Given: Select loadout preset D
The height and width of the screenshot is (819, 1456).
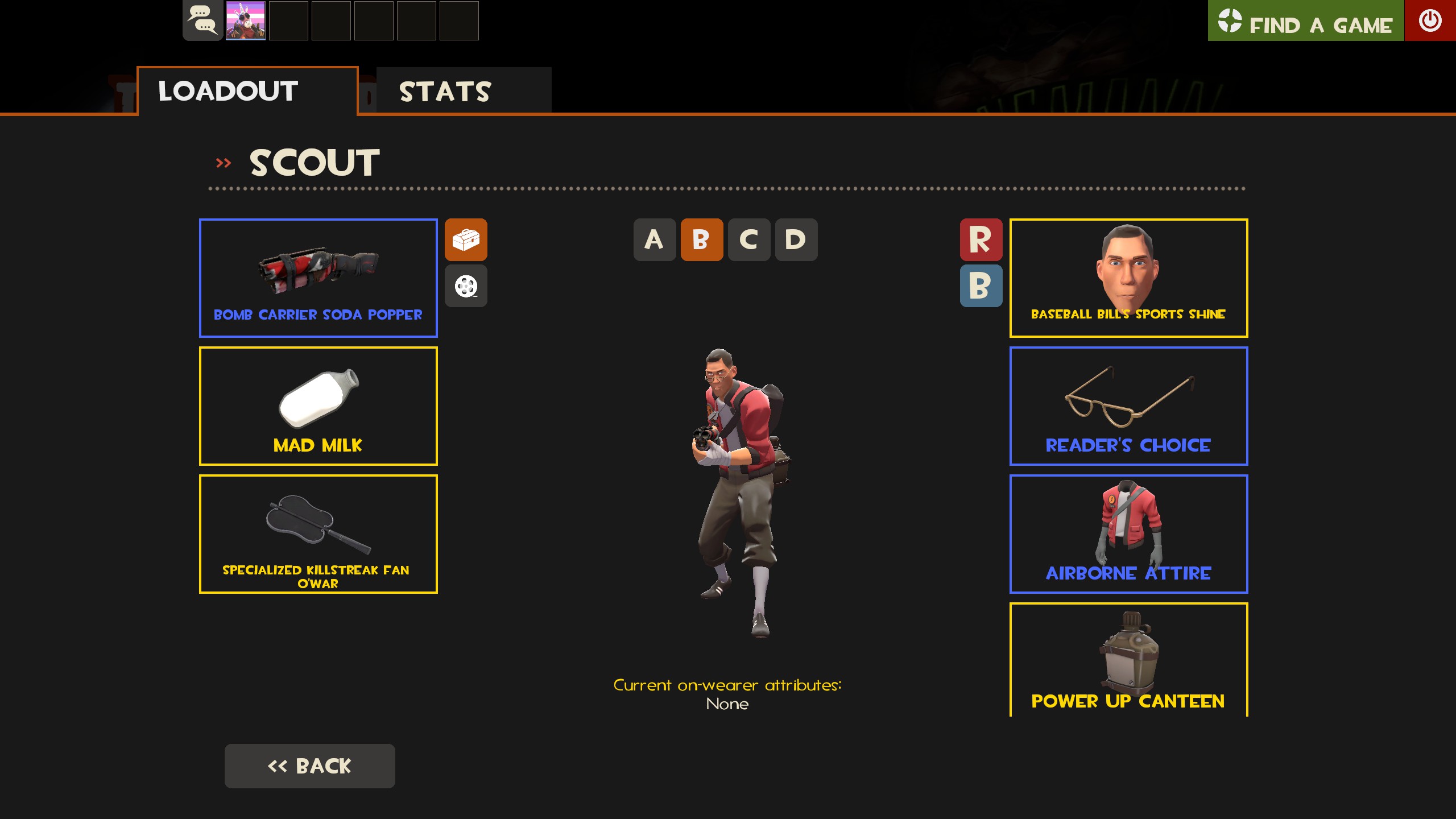Looking at the screenshot, I should [795, 239].
